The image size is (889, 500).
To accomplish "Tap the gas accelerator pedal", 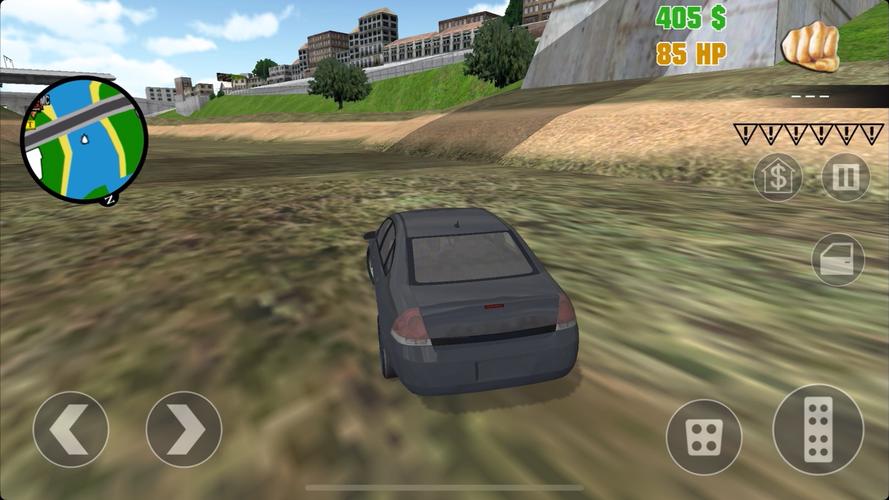I will pyautogui.click(x=818, y=430).
